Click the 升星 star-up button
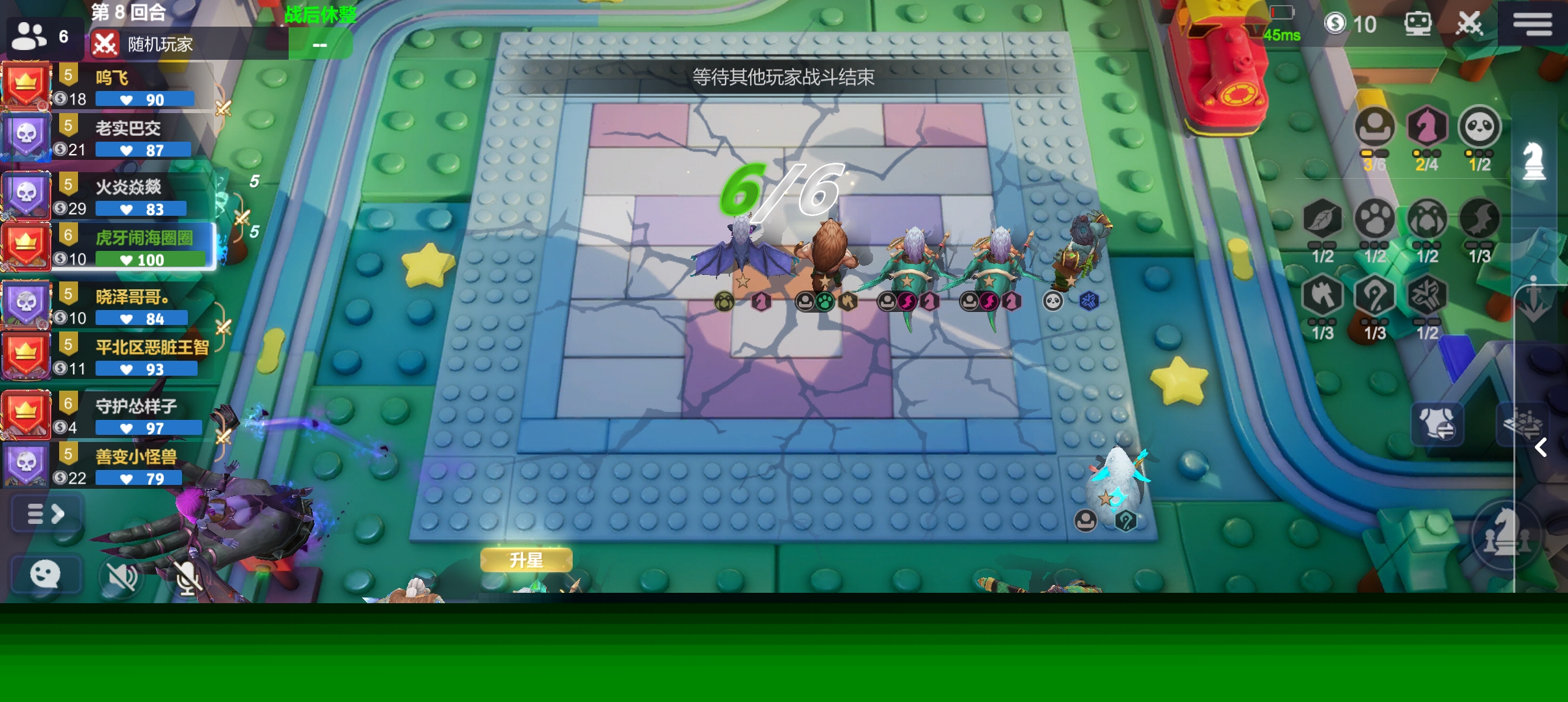1568x702 pixels. [x=526, y=560]
